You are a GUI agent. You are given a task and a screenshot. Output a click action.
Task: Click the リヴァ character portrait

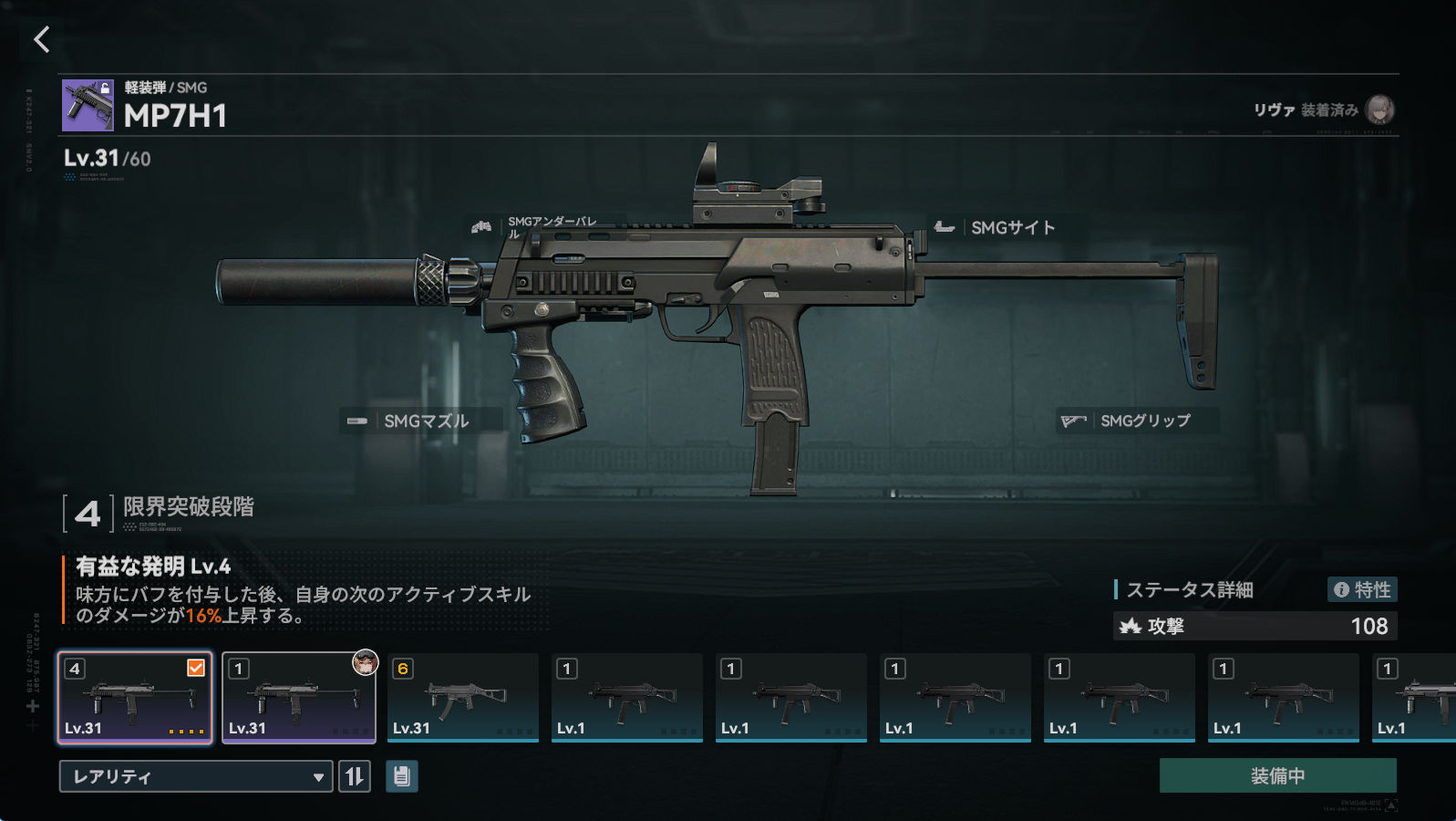(x=1379, y=109)
